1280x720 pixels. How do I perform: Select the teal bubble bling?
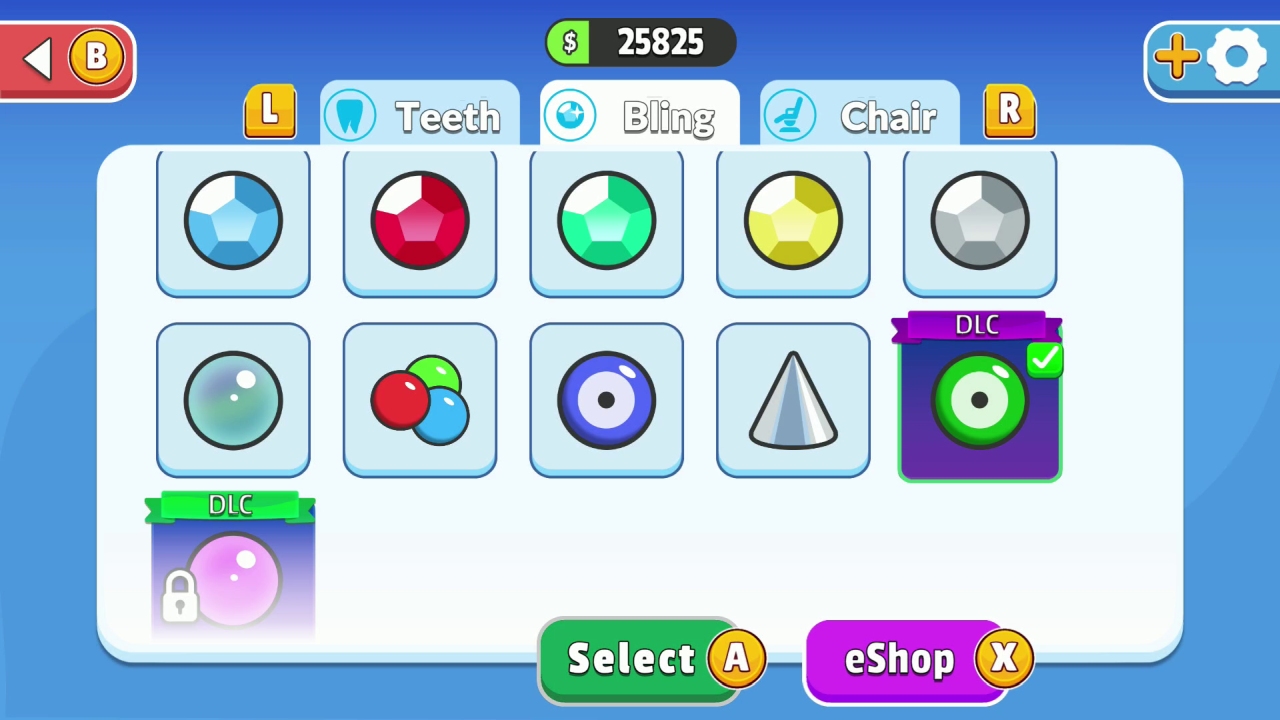(233, 398)
